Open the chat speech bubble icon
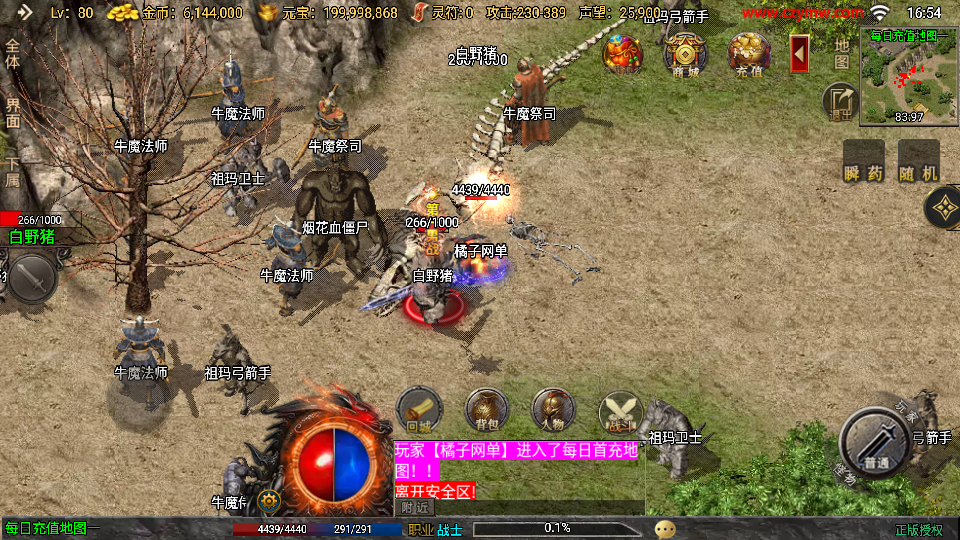The image size is (960, 540). coord(665,528)
